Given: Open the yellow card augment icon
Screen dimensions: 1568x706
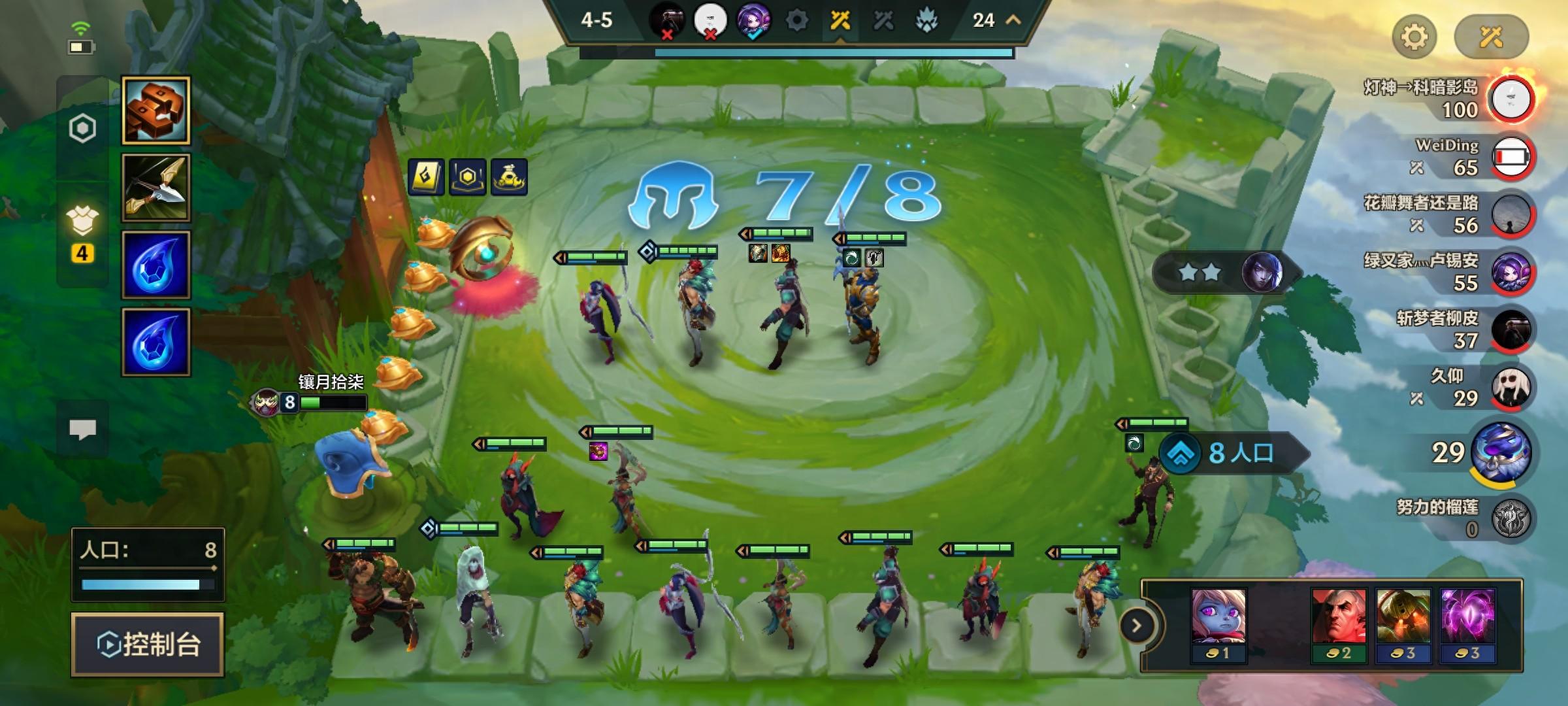Looking at the screenshot, I should tap(426, 177).
